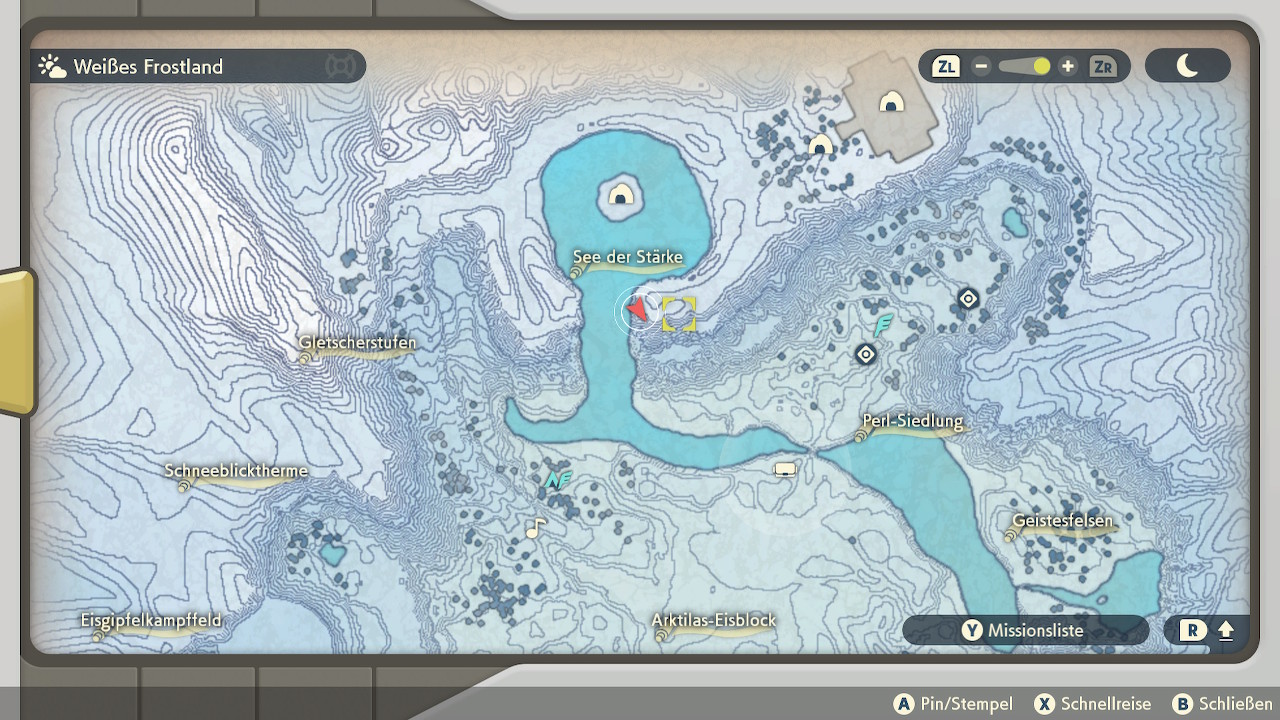The width and height of the screenshot is (1280, 720).
Task: Select the Eisgipfelkampffeld location label
Action: (x=151, y=621)
